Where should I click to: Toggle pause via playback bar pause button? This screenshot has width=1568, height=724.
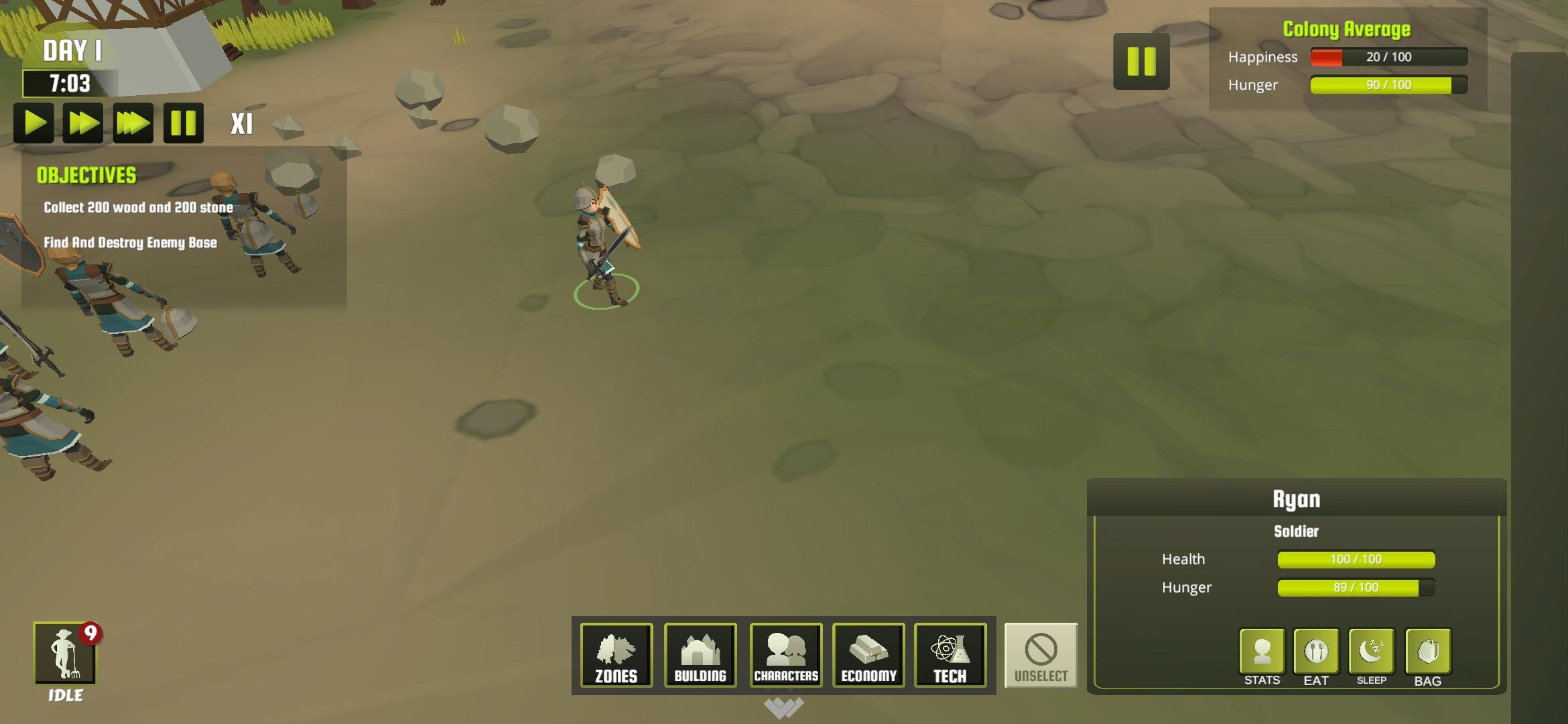[x=183, y=124]
